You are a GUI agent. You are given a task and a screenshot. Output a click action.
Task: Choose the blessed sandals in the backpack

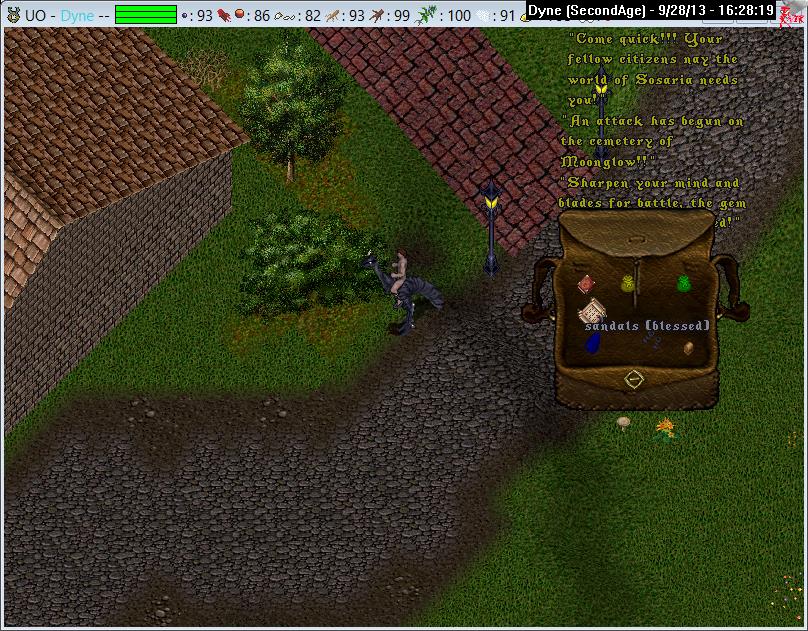(651, 341)
